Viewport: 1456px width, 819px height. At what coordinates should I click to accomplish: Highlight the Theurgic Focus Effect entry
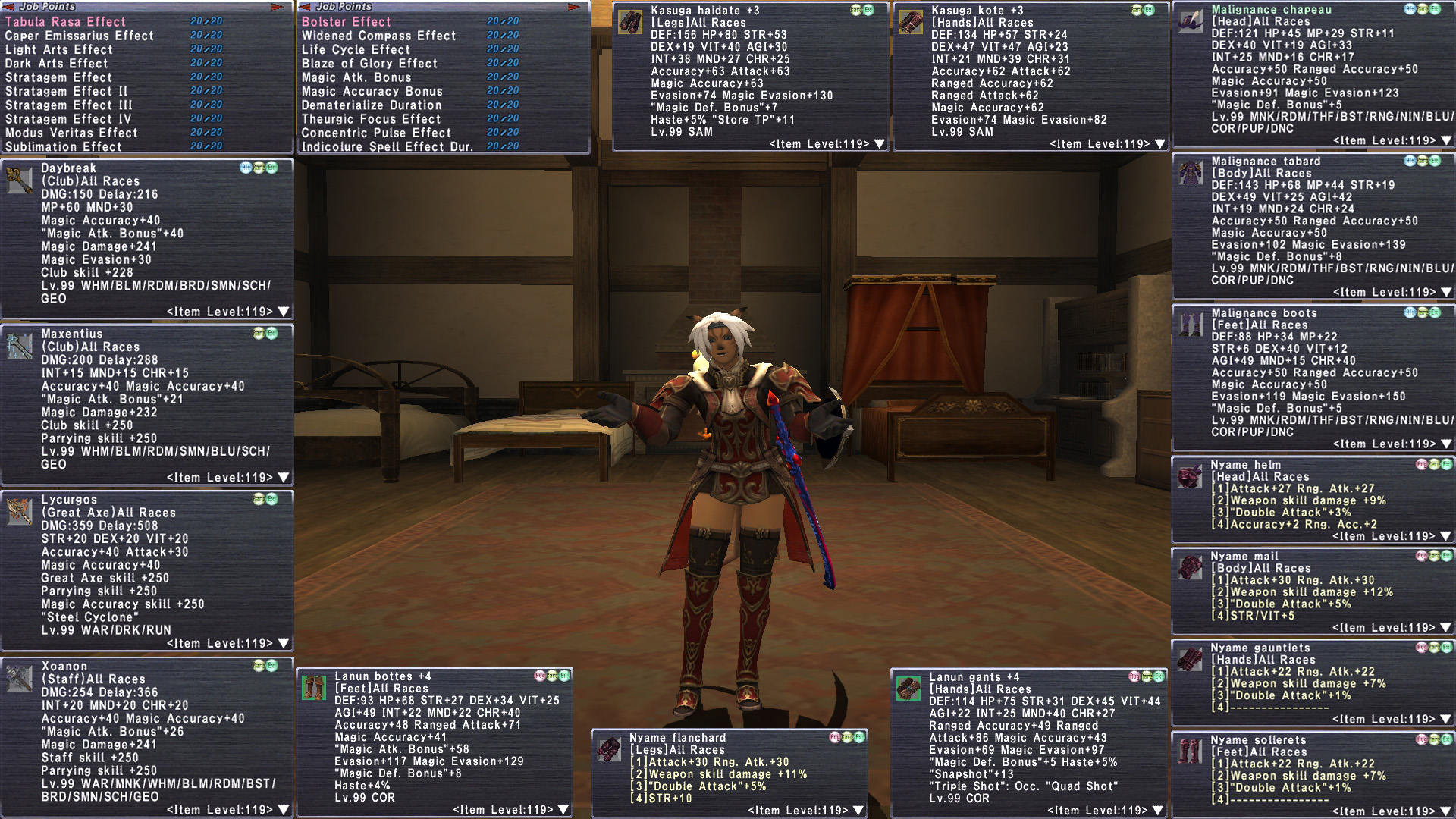pyautogui.click(x=371, y=119)
